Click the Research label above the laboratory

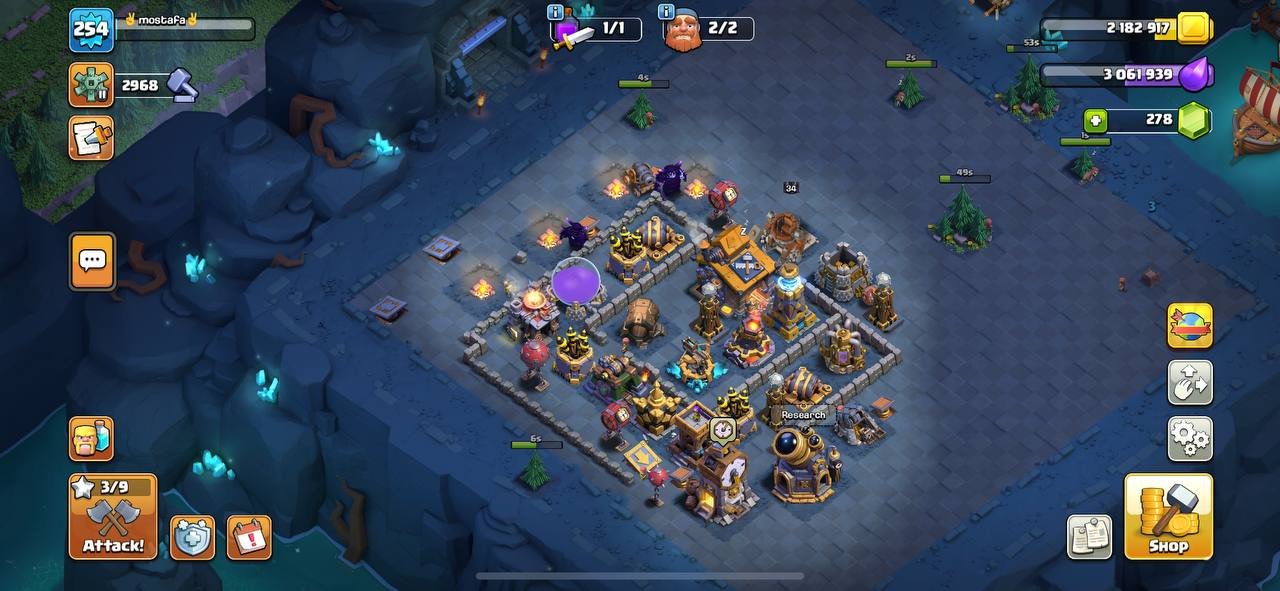click(803, 415)
